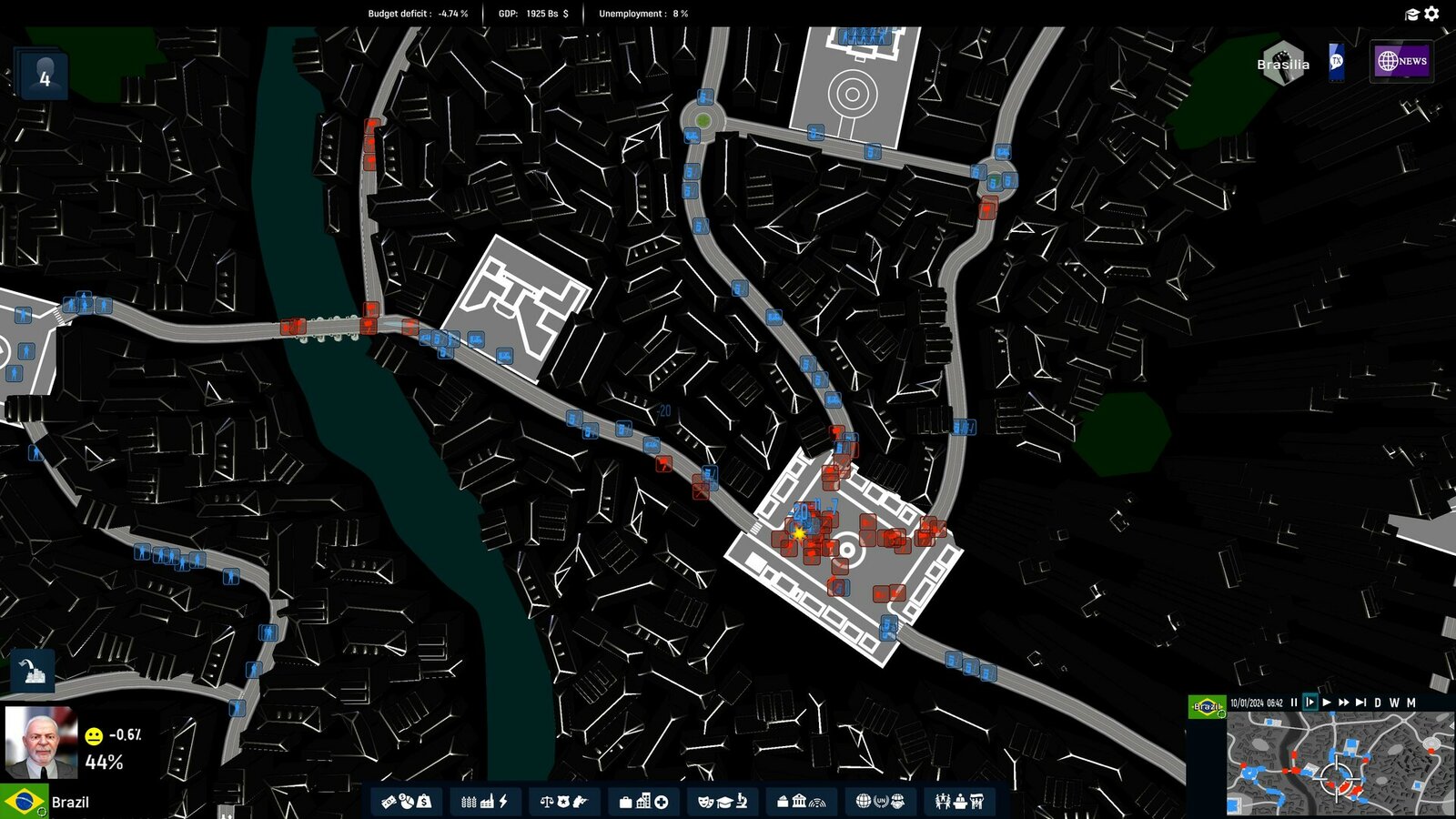Viewport: 1456px width, 819px height.
Task: Switch game speed to W (week)
Action: tap(1395, 703)
